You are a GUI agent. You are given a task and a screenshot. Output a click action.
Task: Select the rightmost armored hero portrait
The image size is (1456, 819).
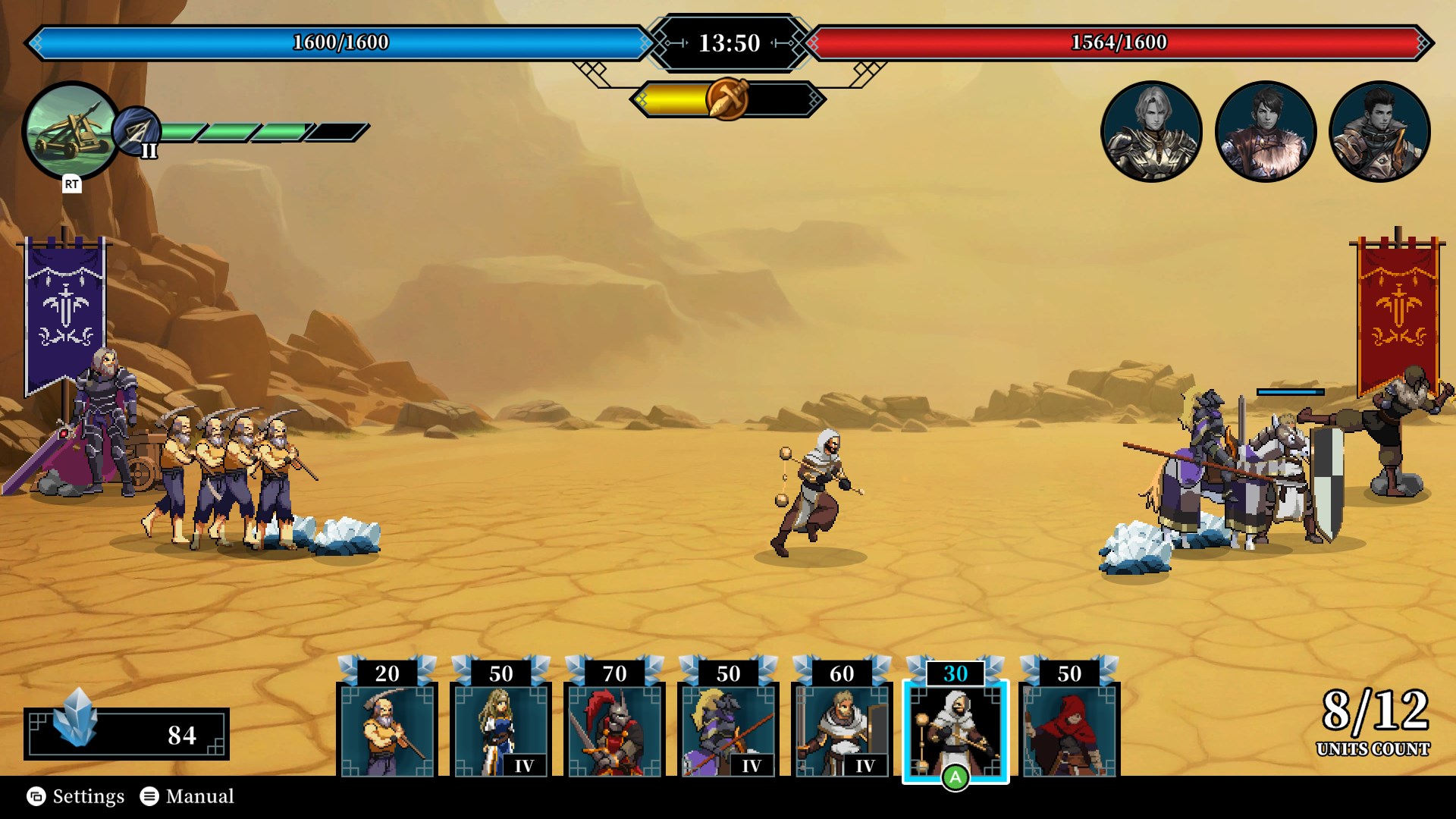(x=1379, y=130)
